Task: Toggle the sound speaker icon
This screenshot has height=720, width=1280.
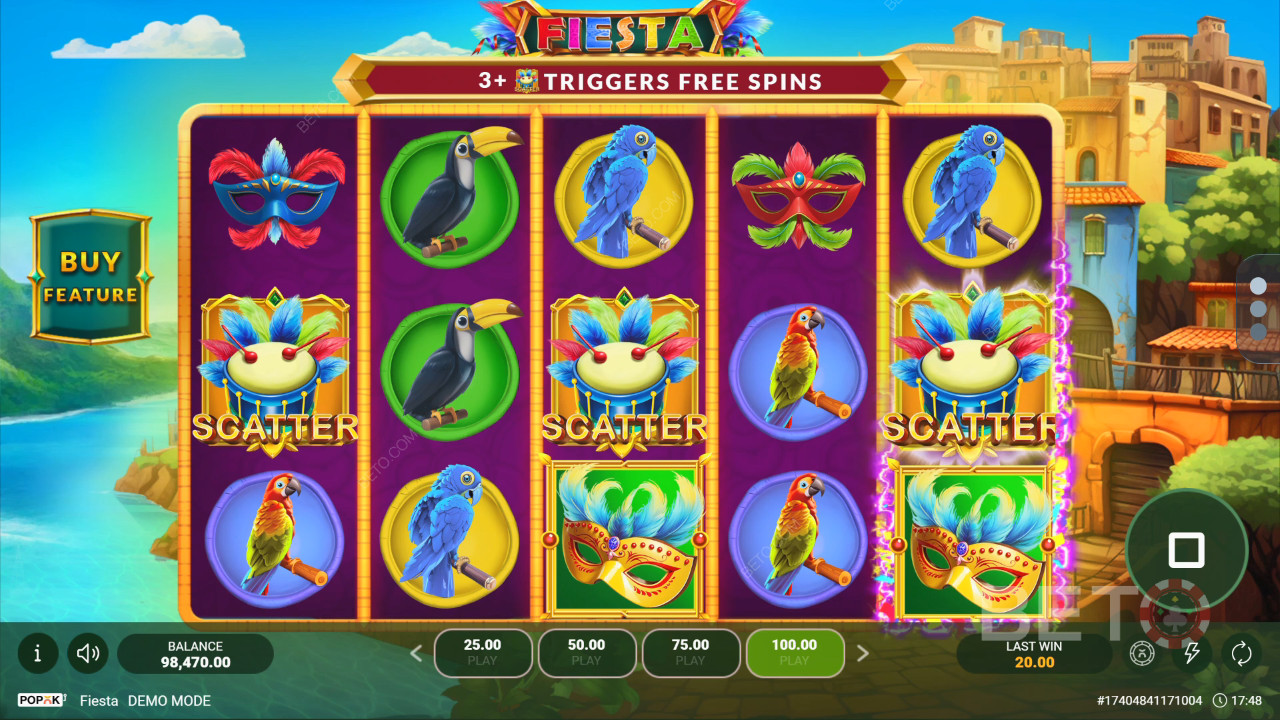Action: click(x=88, y=654)
